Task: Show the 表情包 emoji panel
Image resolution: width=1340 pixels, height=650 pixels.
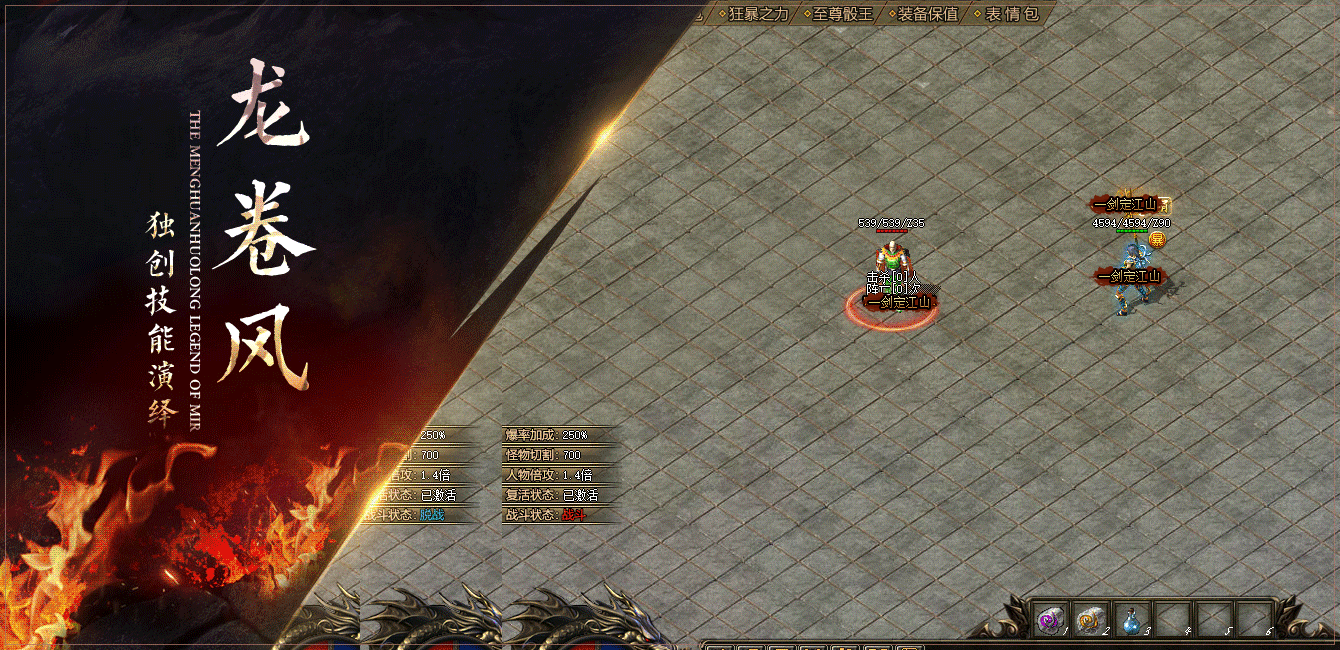Action: (1011, 14)
